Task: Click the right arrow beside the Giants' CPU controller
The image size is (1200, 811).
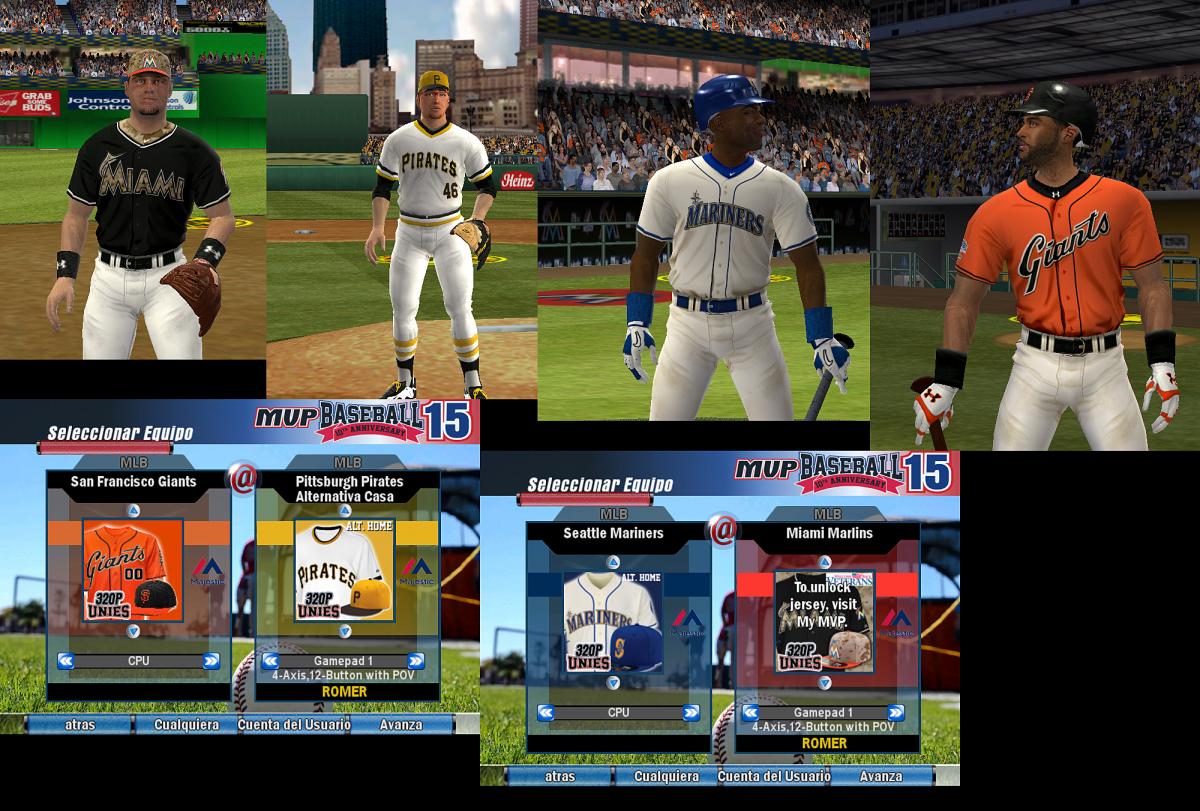Action: coord(210,660)
